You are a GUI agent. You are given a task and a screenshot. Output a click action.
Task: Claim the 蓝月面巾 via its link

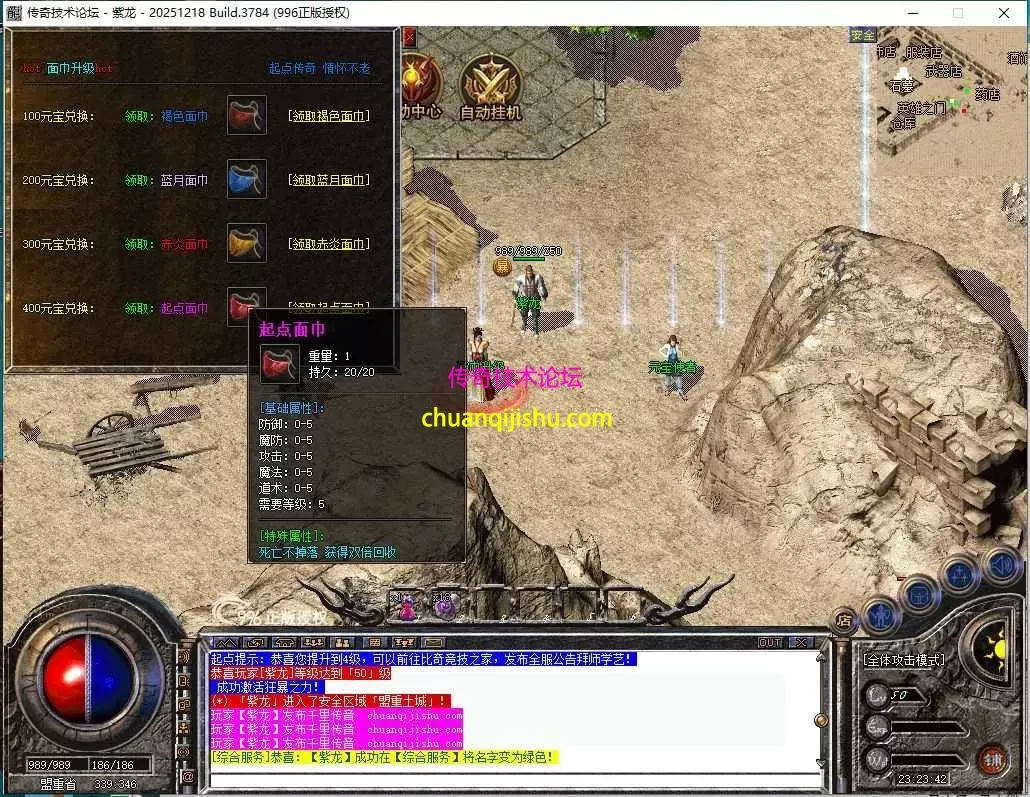click(328, 180)
